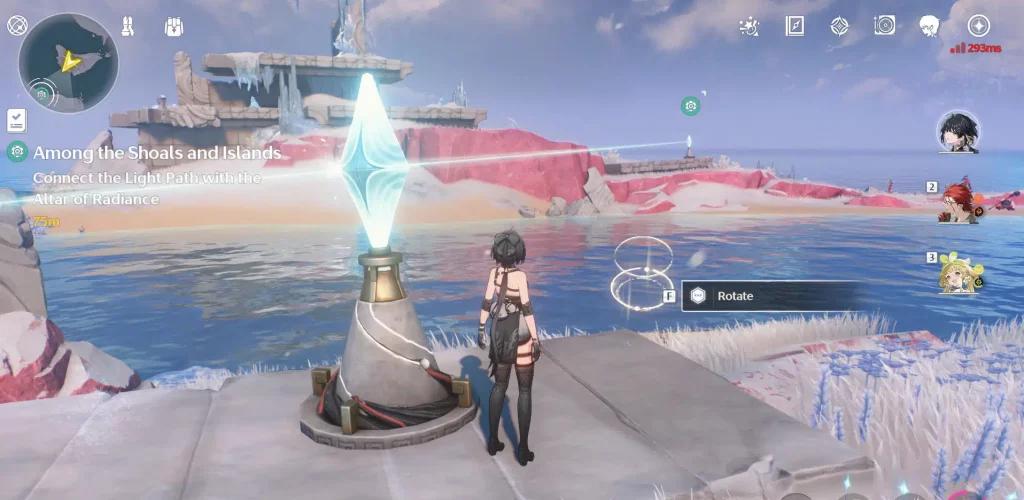The width and height of the screenshot is (1024, 500).
Task: Open the checklist icon below the minimap
Action: (16, 120)
